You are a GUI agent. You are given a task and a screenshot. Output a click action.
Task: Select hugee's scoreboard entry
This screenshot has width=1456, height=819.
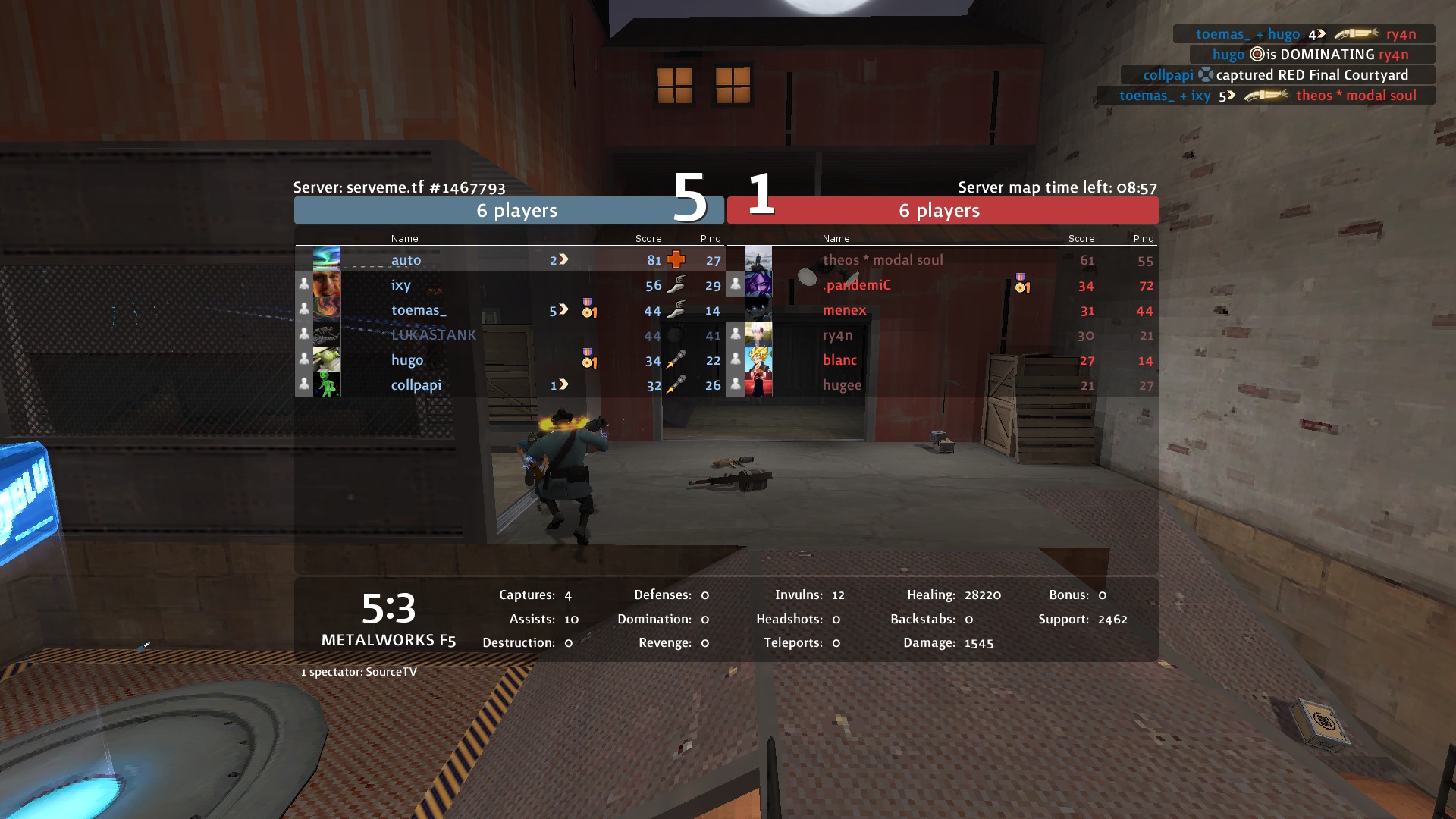tap(842, 385)
